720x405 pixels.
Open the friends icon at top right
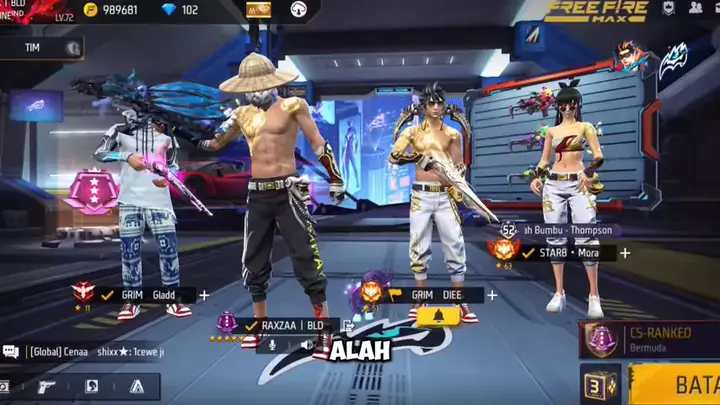pyautogui.click(x=695, y=8)
